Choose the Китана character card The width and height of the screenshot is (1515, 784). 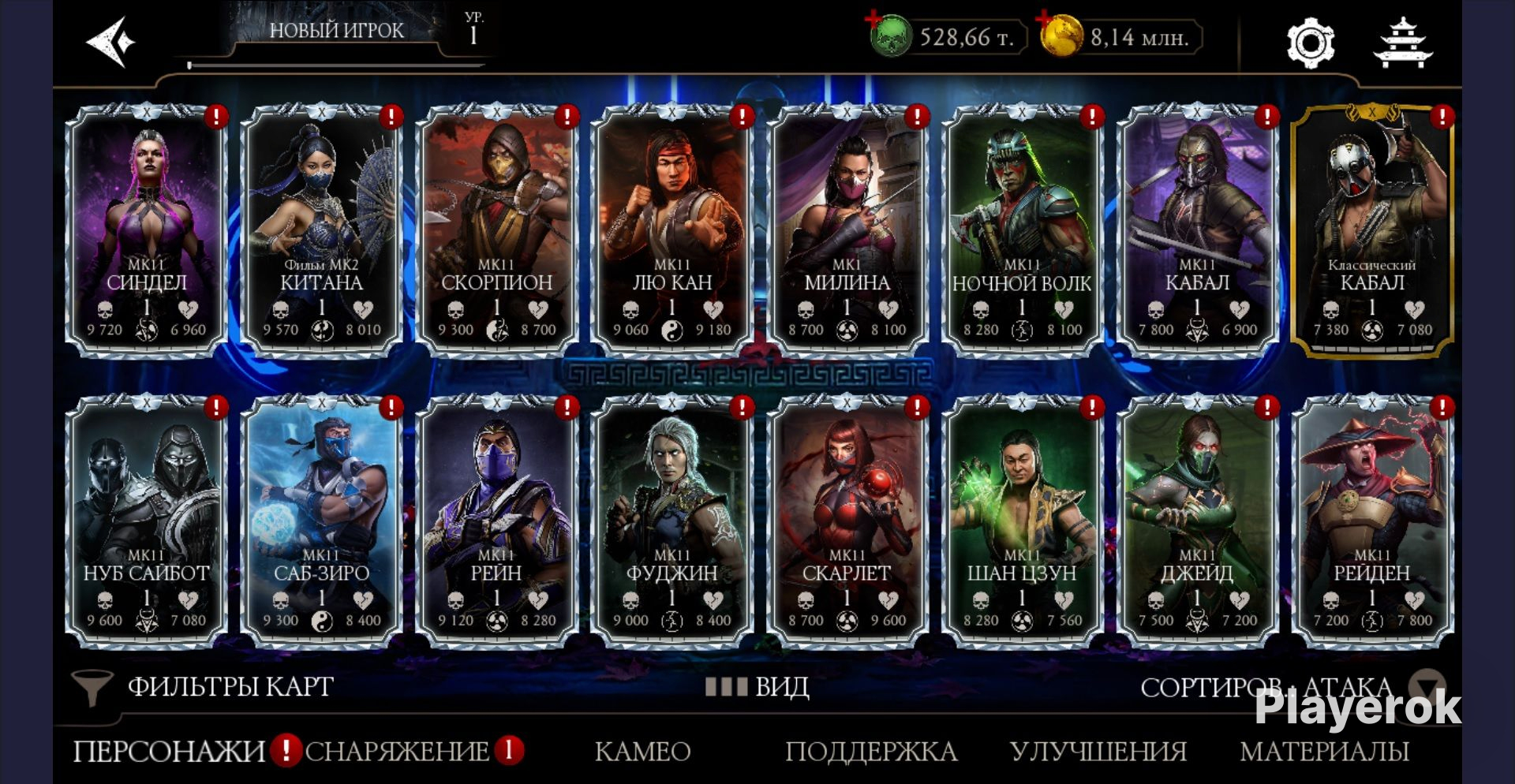pyautogui.click(x=322, y=229)
